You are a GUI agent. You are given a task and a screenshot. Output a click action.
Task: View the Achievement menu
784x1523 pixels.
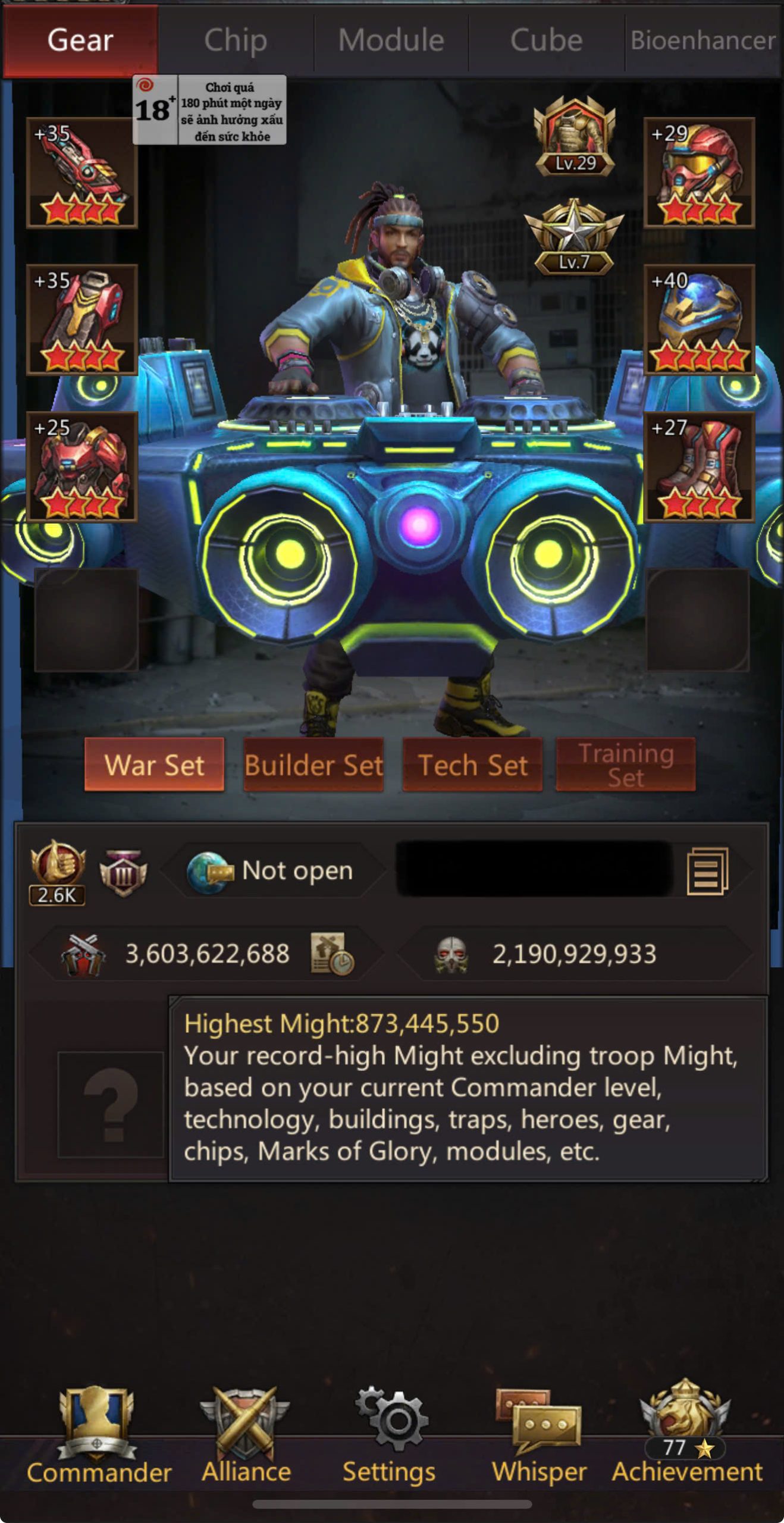click(686, 1435)
